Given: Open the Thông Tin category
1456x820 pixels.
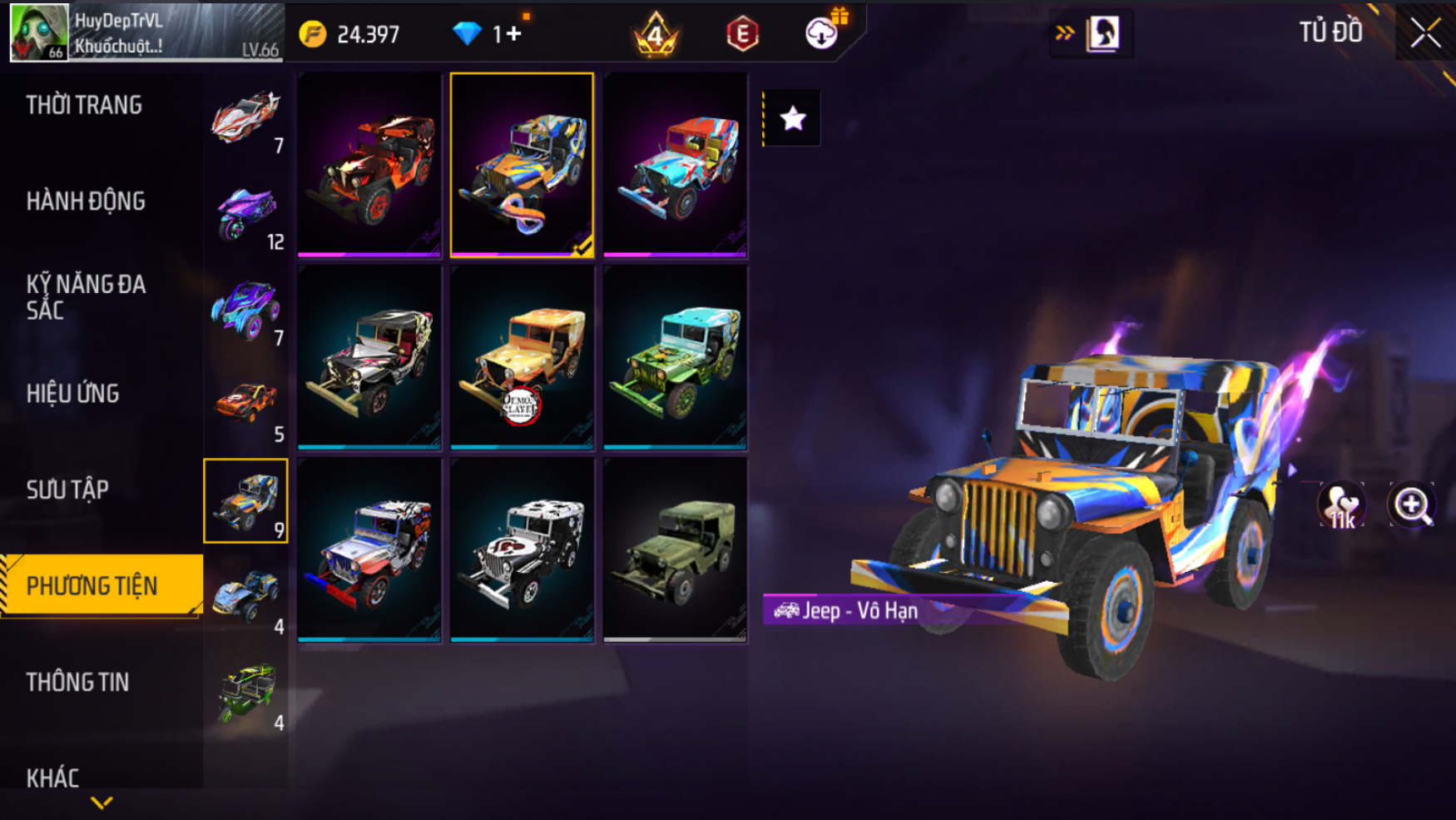Looking at the screenshot, I should pos(77,682).
